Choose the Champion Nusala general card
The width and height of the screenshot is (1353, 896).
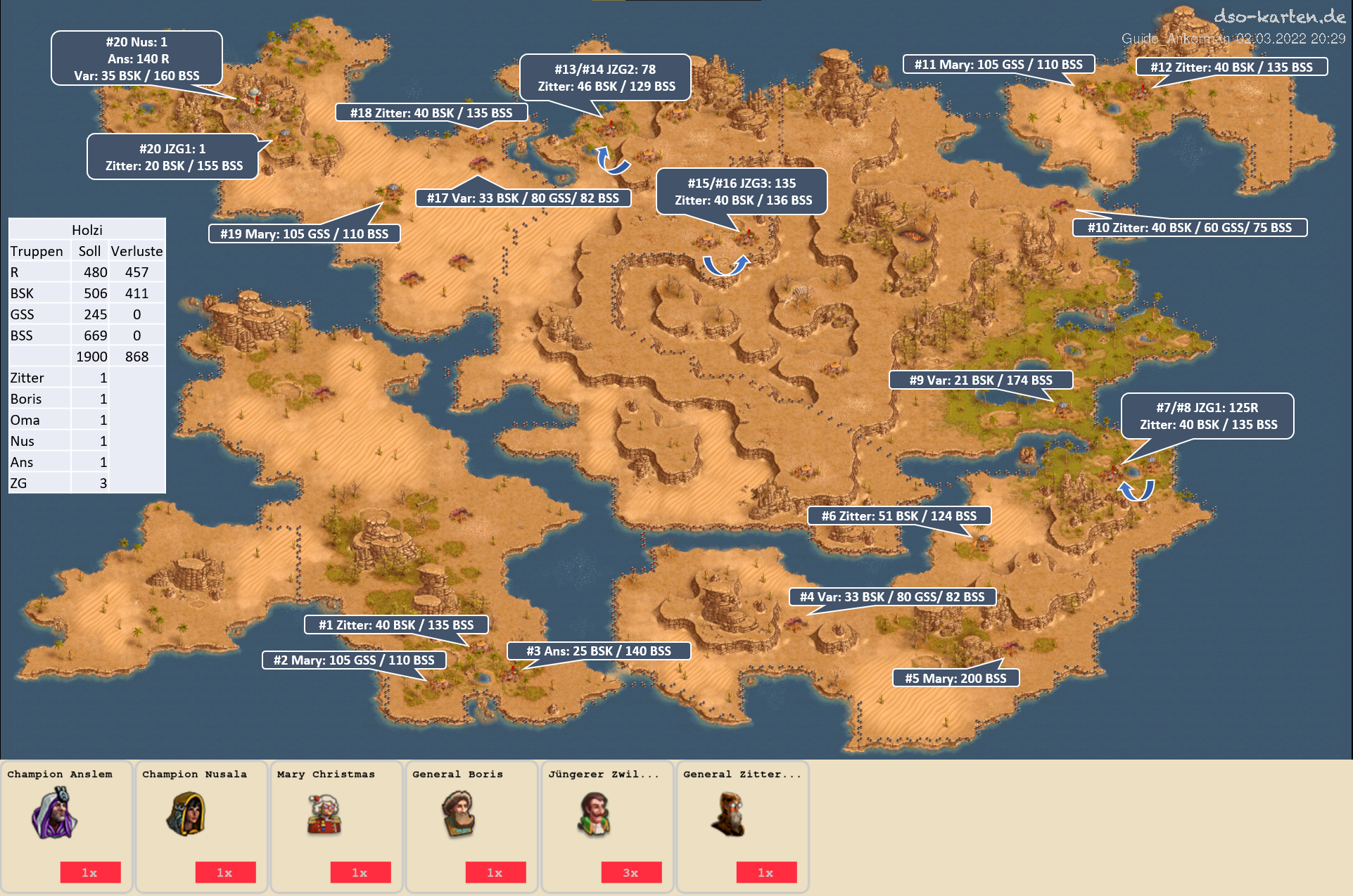201,826
